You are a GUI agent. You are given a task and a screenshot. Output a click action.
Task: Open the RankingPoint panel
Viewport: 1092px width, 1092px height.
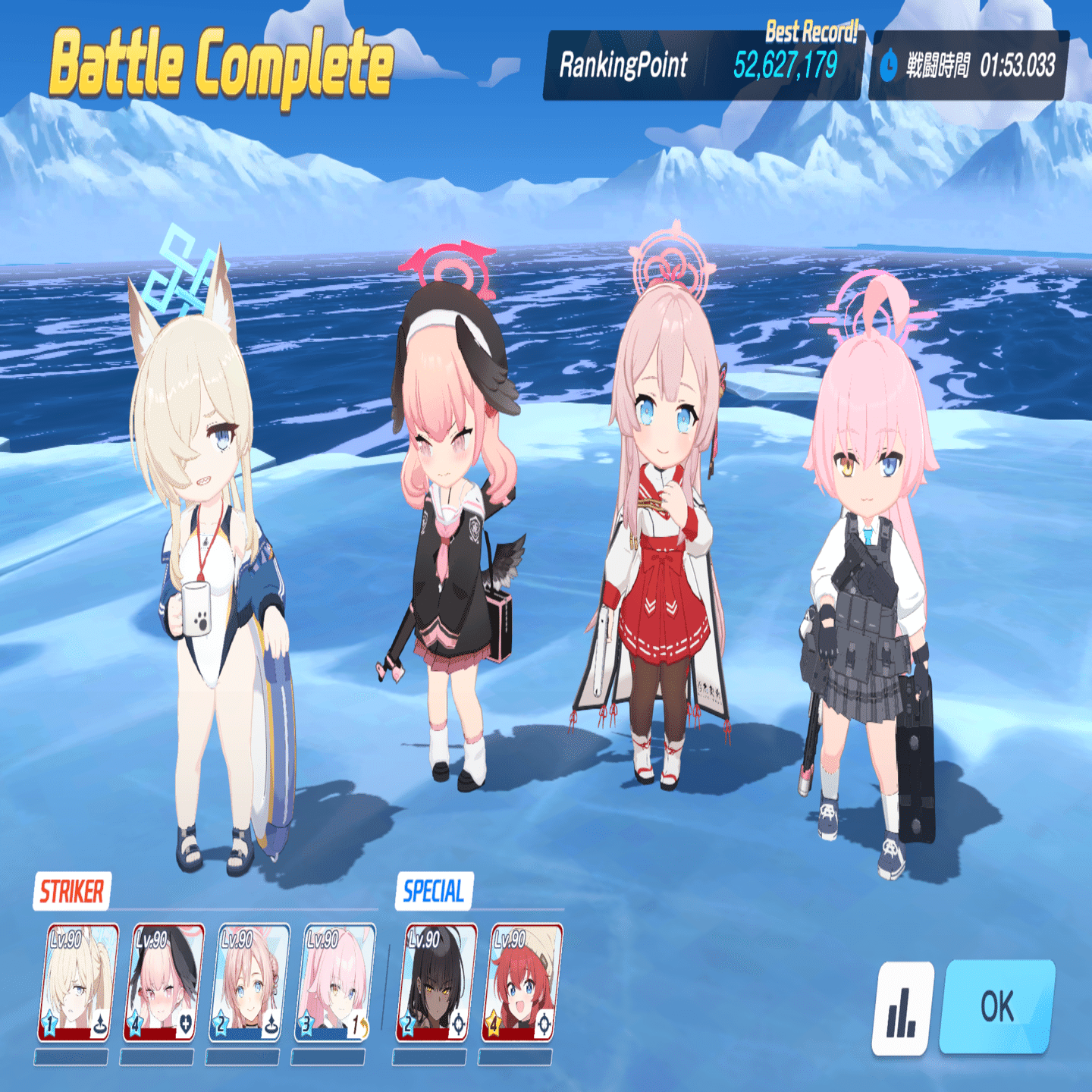coord(626,65)
